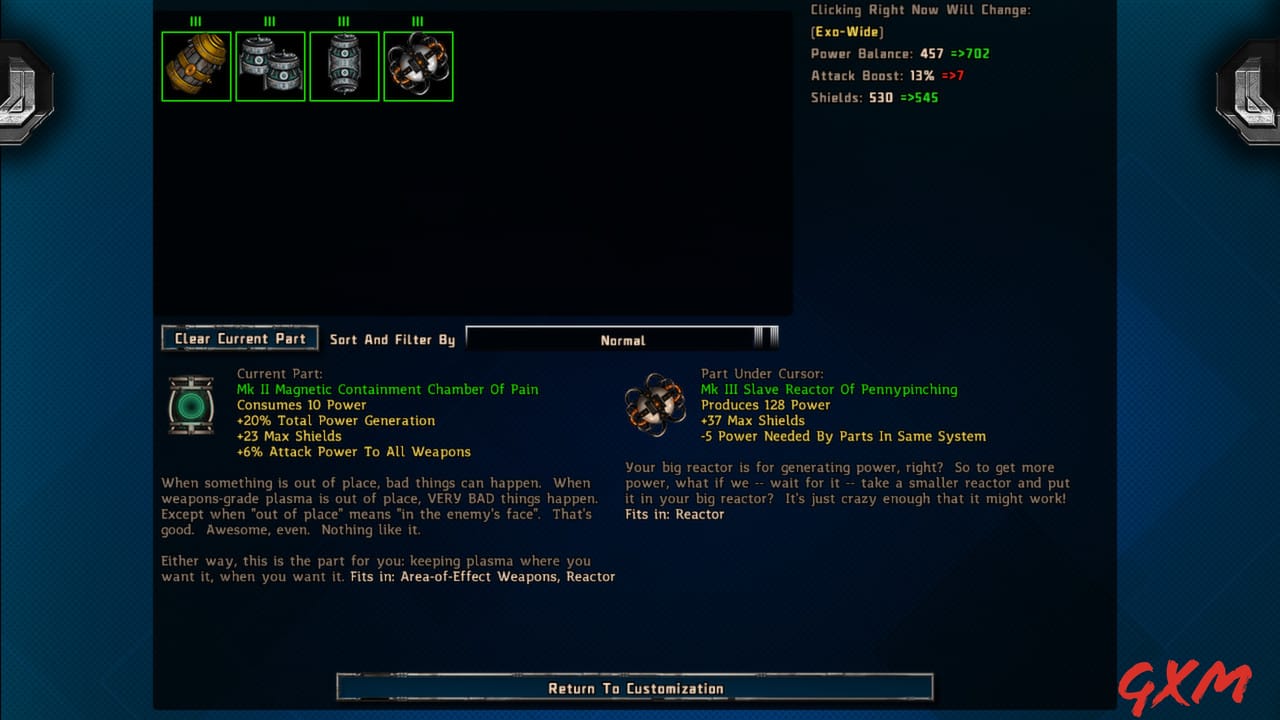Click the right edge hexagonal panel ornament

(x=1255, y=90)
